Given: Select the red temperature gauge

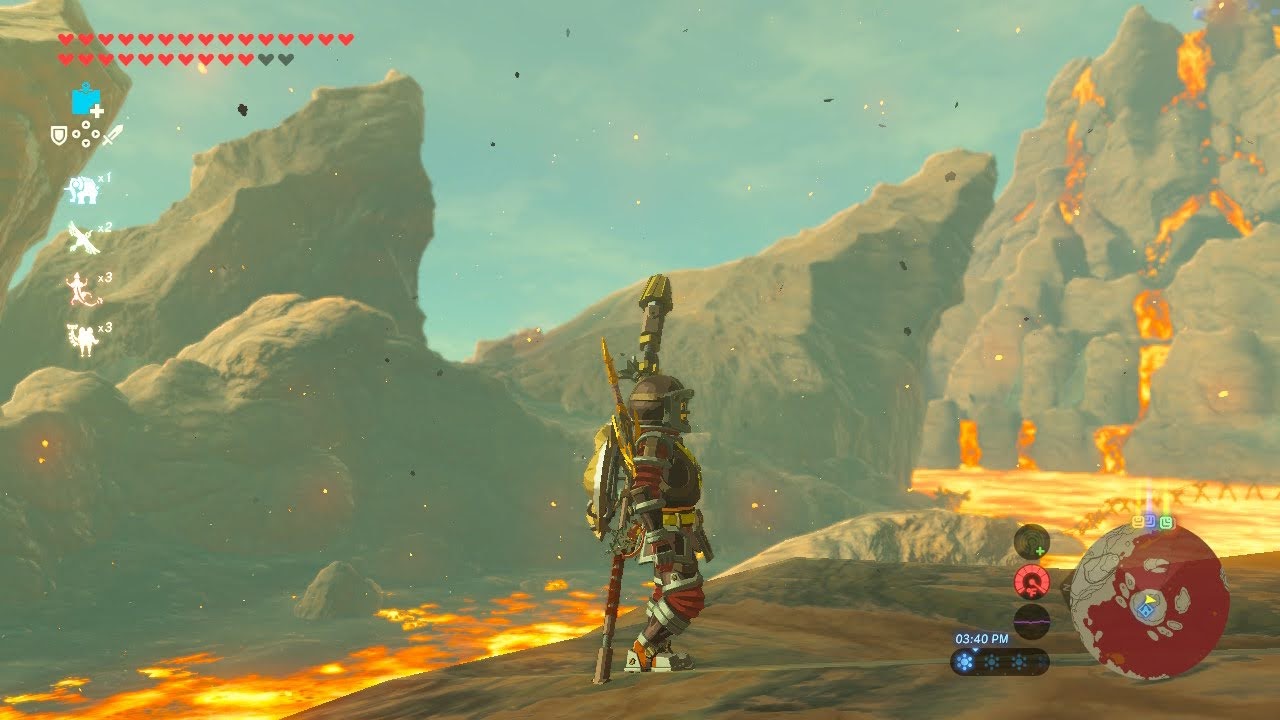Looking at the screenshot, I should 1031,581.
